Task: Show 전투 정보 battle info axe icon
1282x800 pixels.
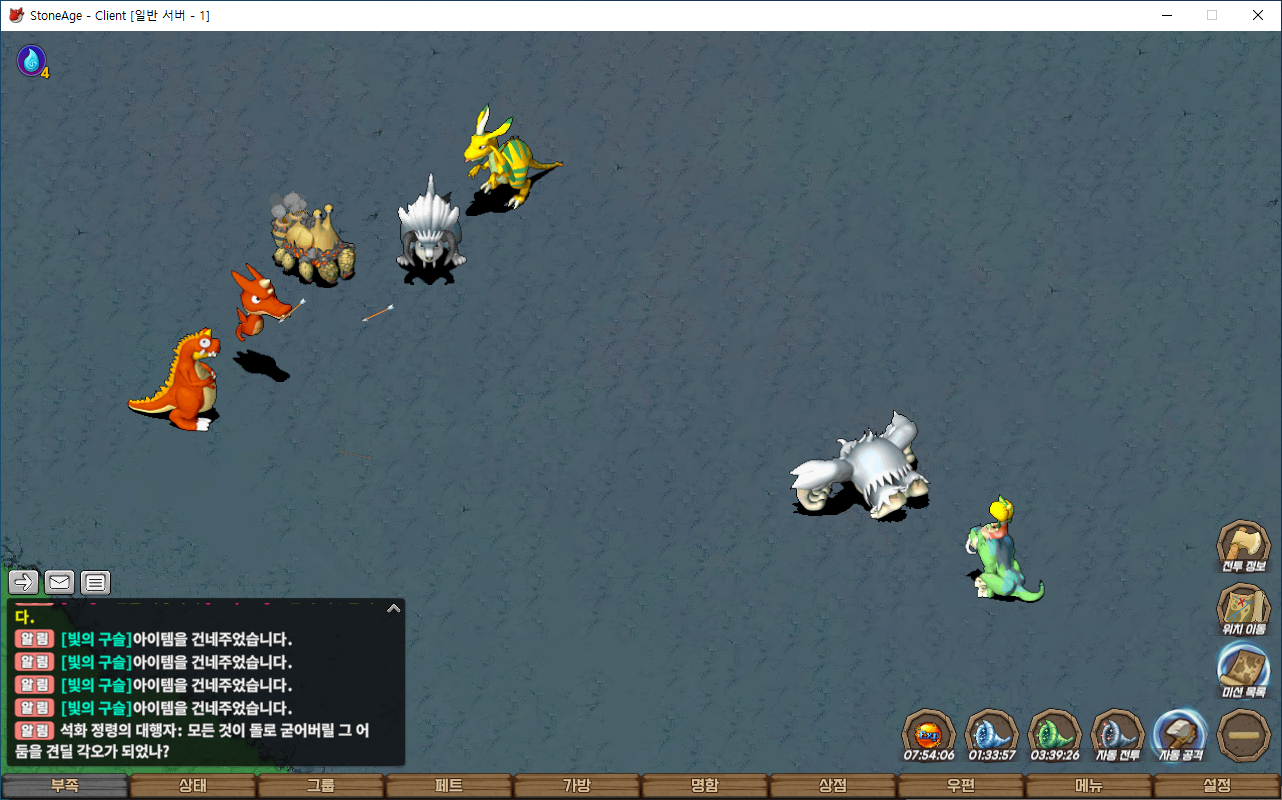Action: 1243,547
